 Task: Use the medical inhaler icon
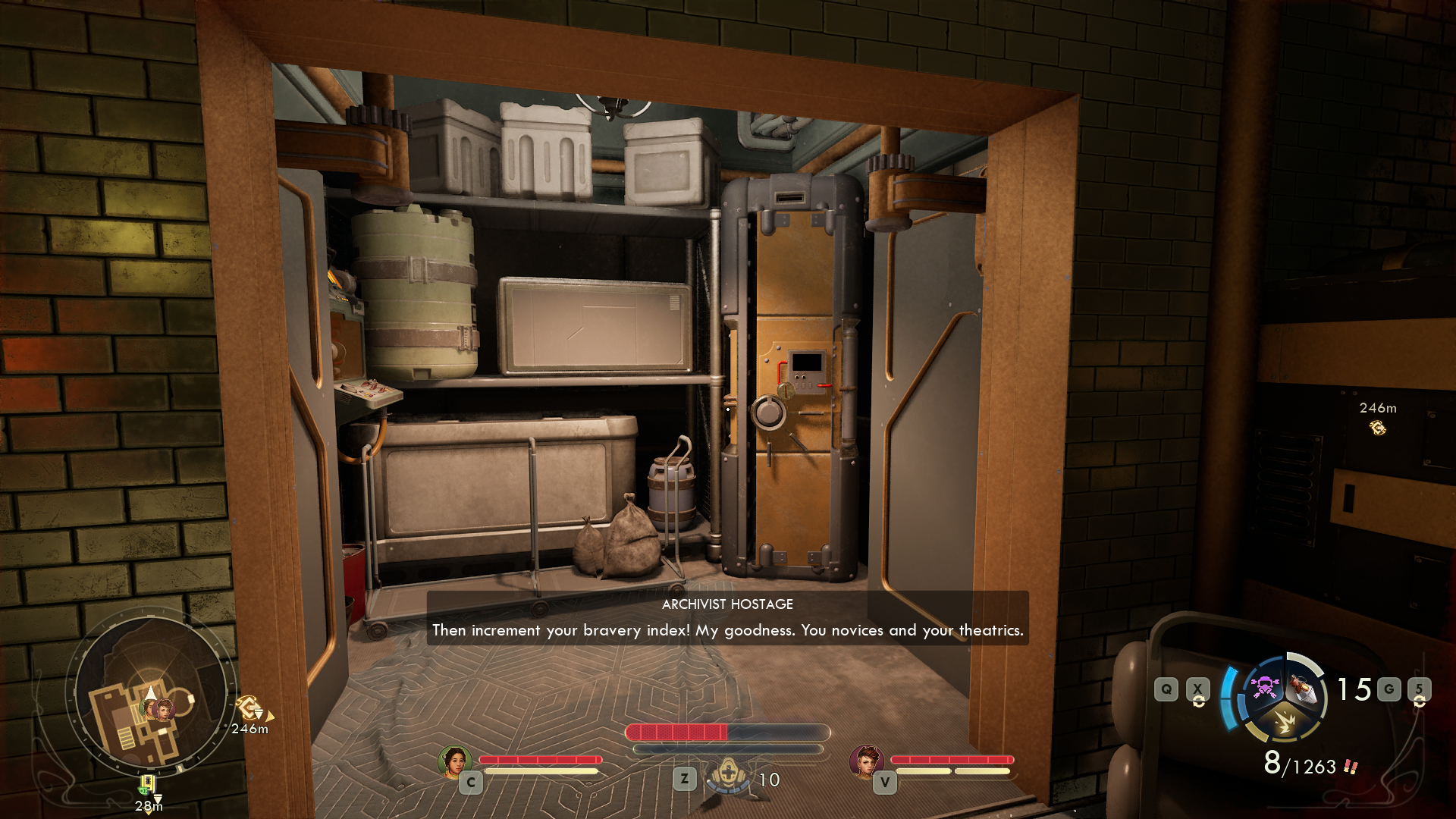click(729, 776)
